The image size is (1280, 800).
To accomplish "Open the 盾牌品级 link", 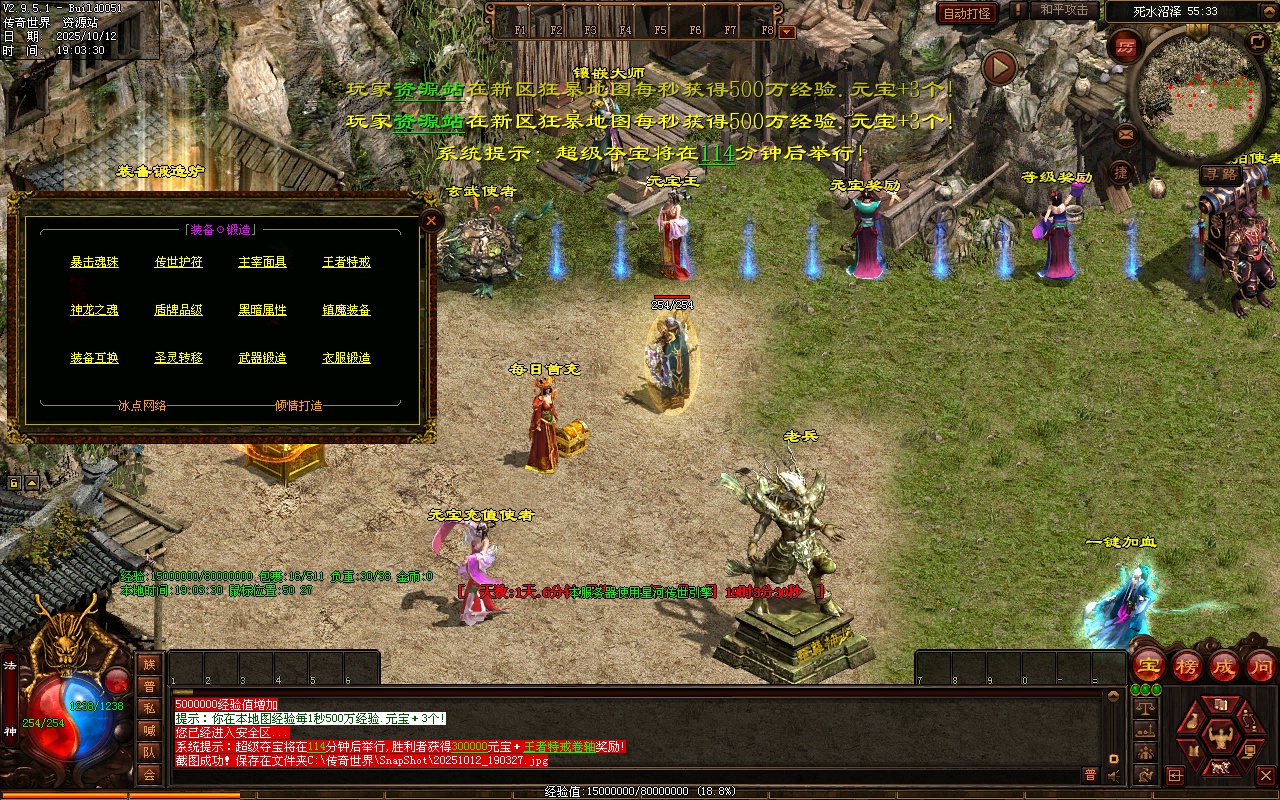I will (178, 310).
